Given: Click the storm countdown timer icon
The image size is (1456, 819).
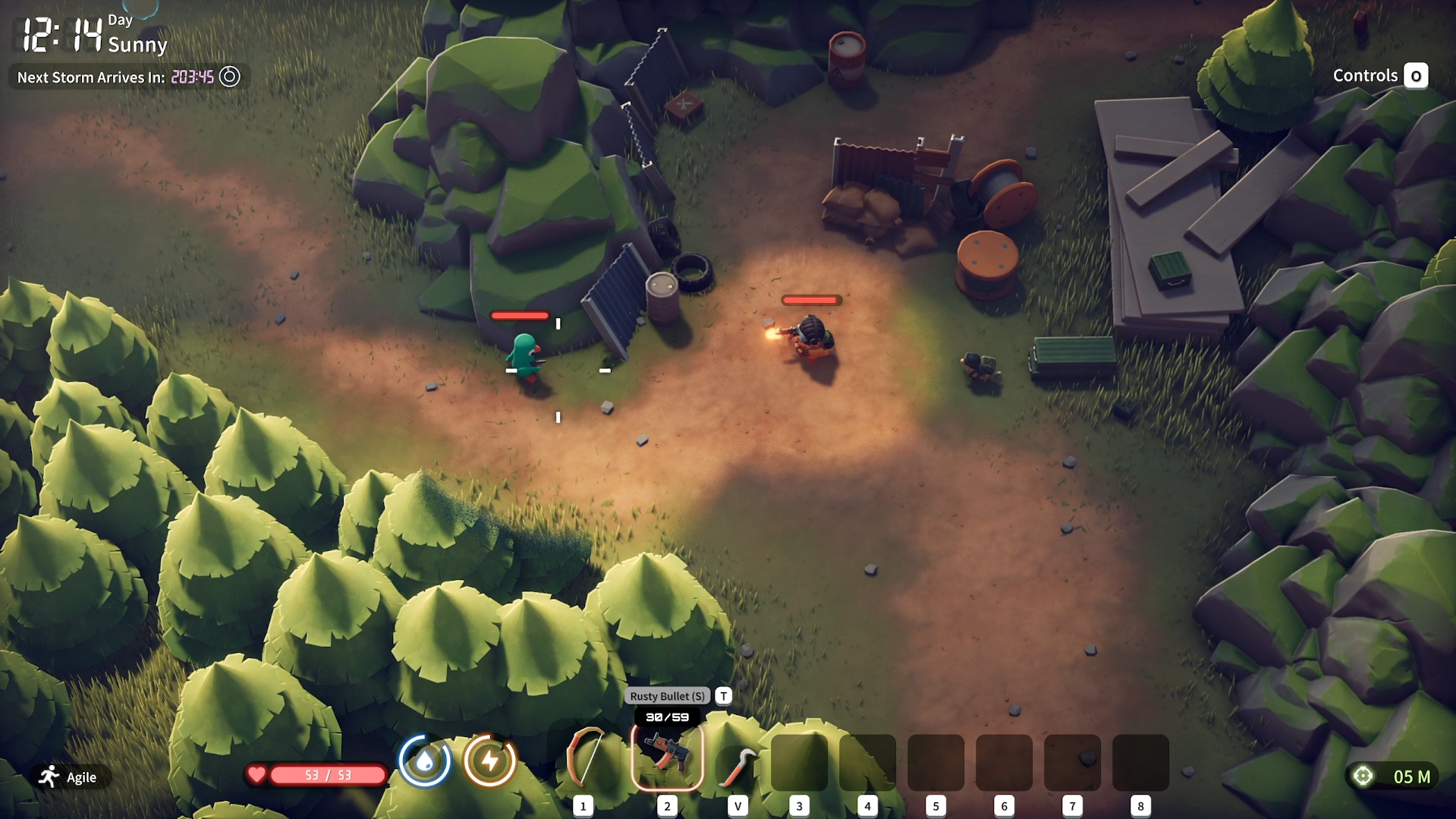Looking at the screenshot, I should pos(229,77).
